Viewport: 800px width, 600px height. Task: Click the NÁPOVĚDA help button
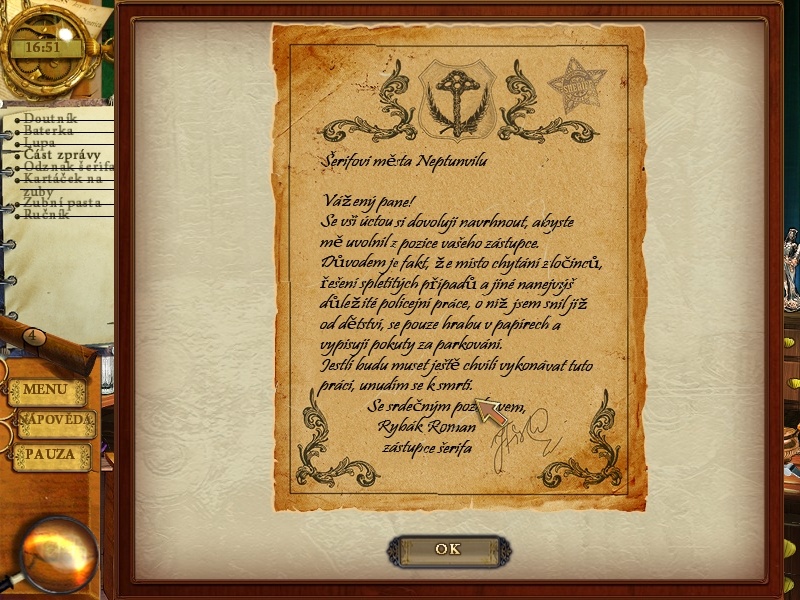(56, 423)
